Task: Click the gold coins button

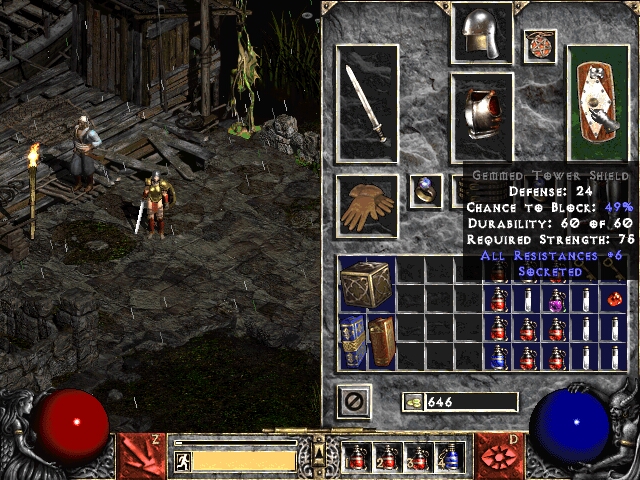Action: tap(411, 402)
